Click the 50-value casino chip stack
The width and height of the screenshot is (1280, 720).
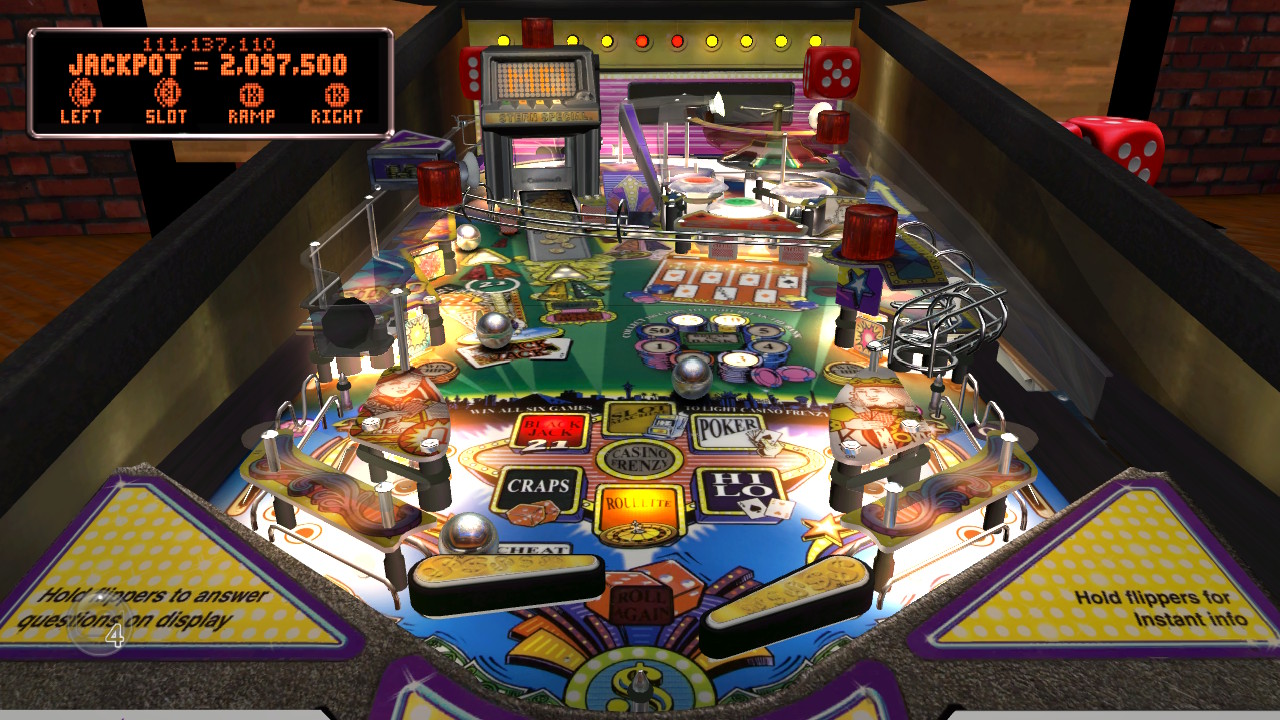[x=658, y=330]
